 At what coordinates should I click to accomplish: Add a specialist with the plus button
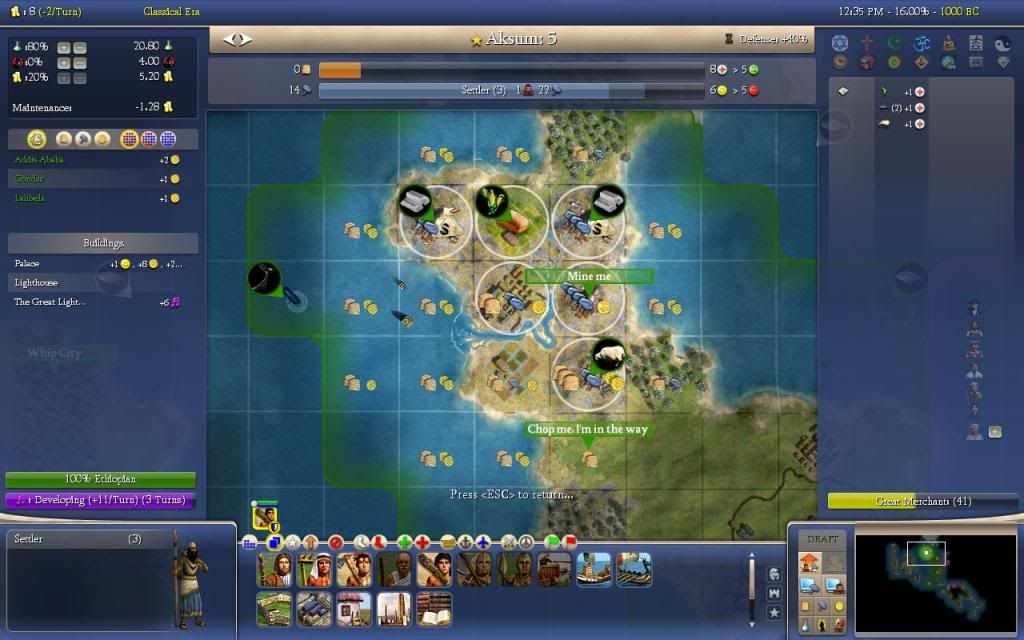pyautogui.click(x=995, y=432)
